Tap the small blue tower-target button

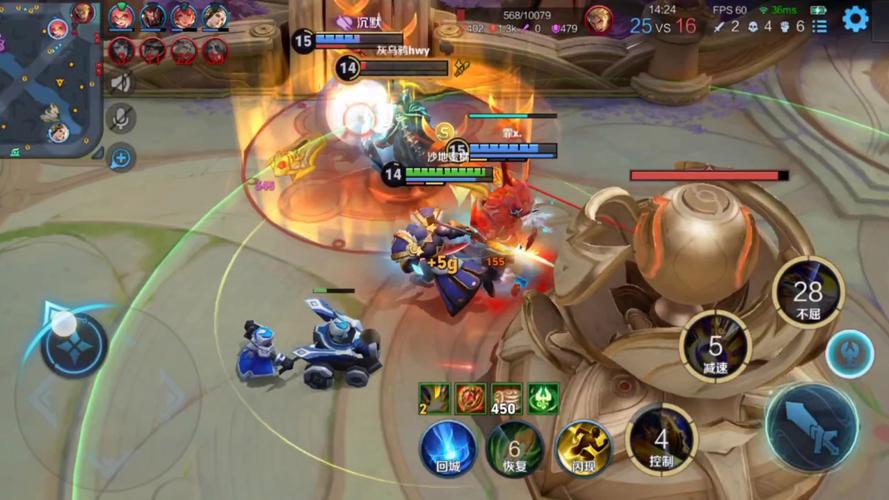pos(849,354)
